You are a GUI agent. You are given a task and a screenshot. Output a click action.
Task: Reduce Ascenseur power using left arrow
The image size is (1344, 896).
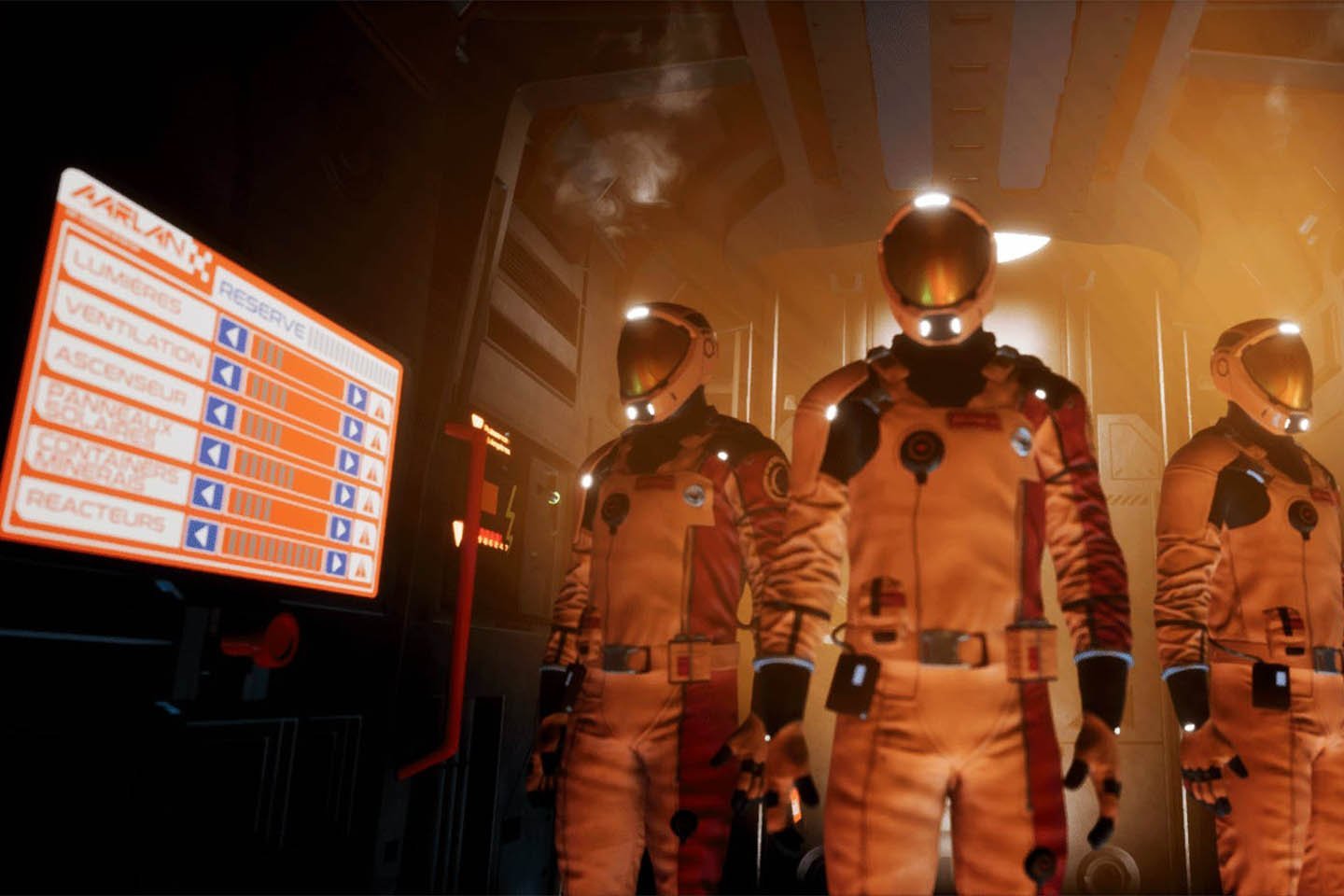click(220, 413)
